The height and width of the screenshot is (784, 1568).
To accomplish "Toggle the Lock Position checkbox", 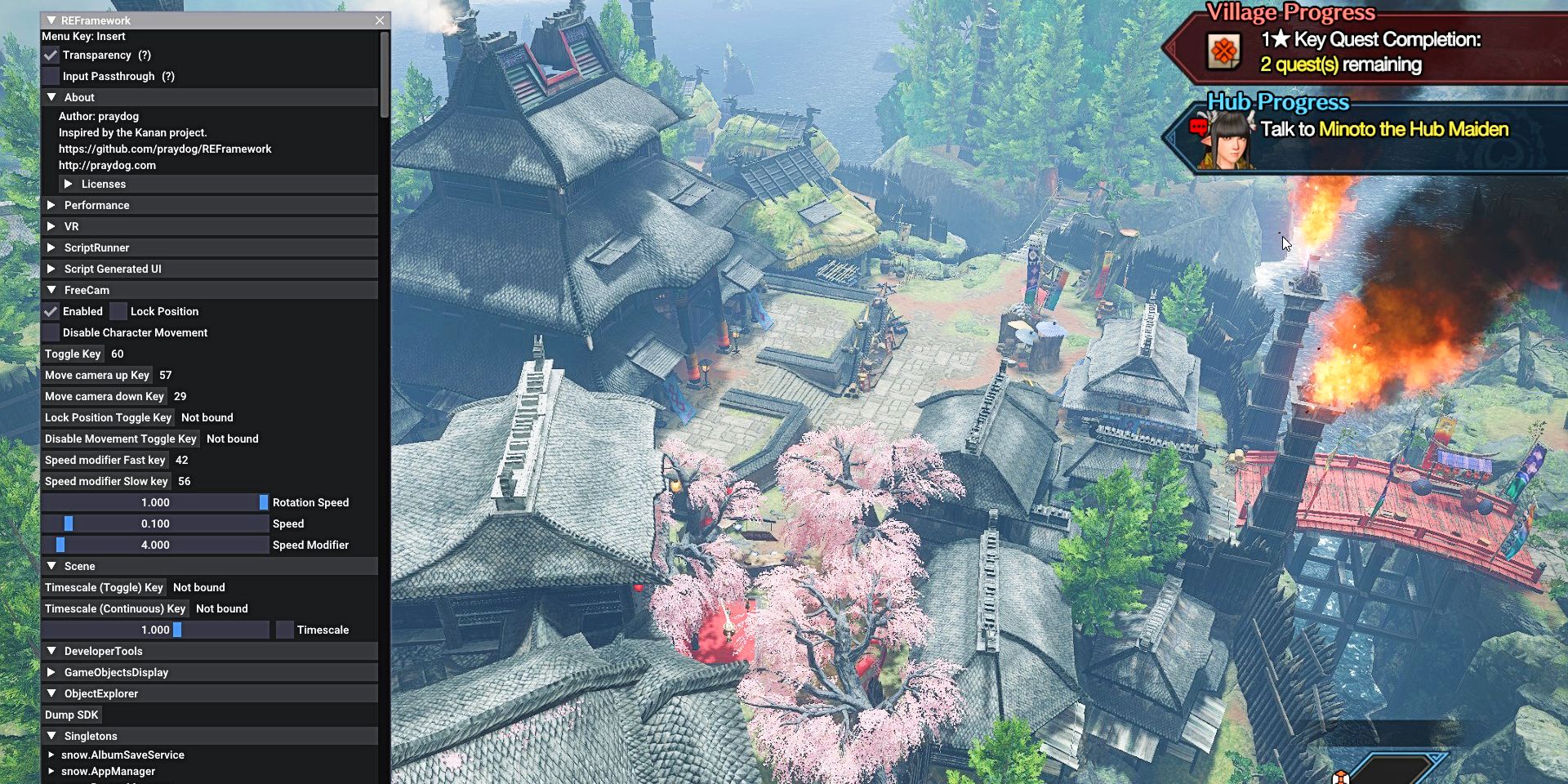I will click(x=118, y=311).
